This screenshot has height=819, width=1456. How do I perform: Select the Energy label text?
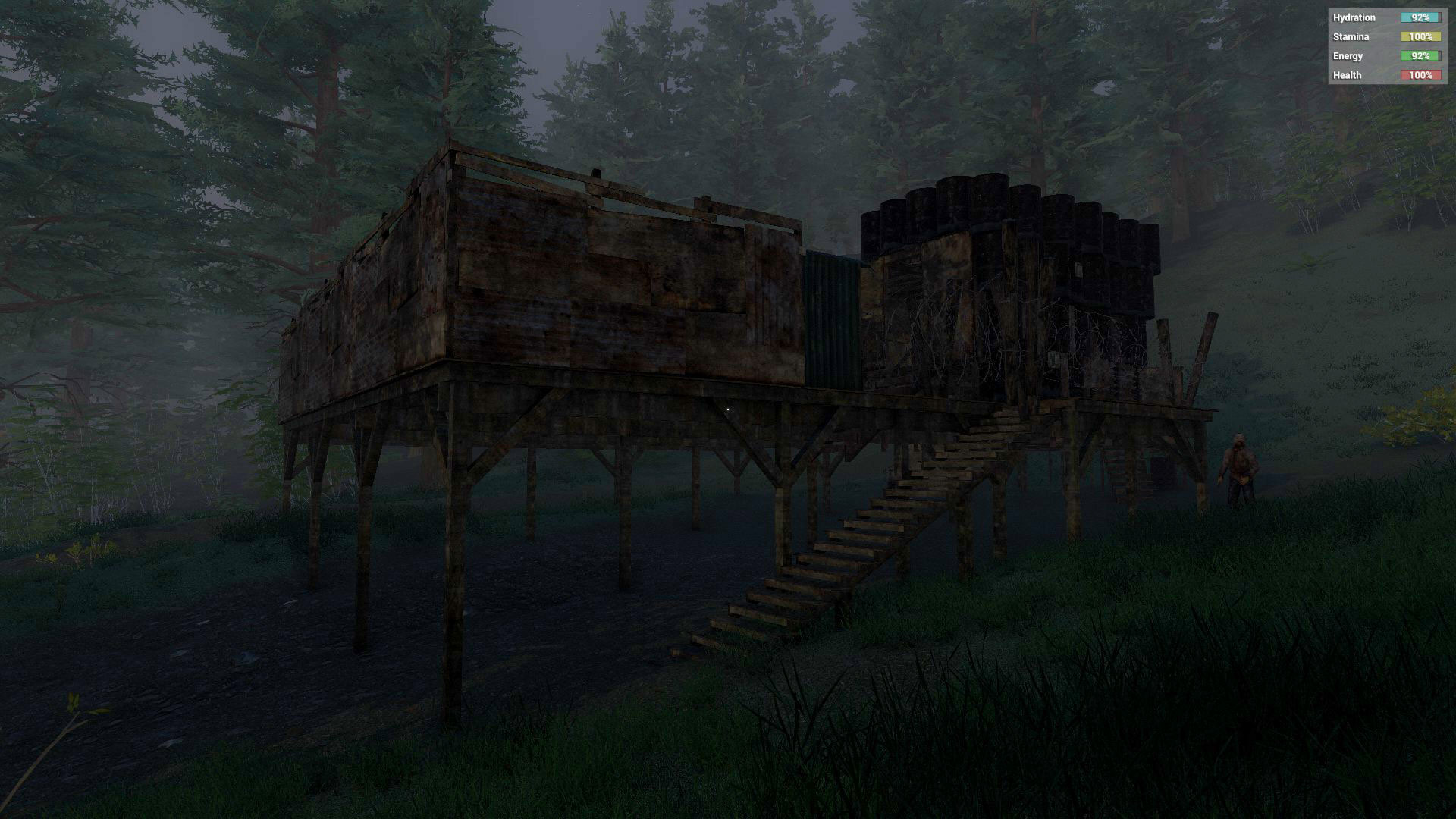[1348, 55]
